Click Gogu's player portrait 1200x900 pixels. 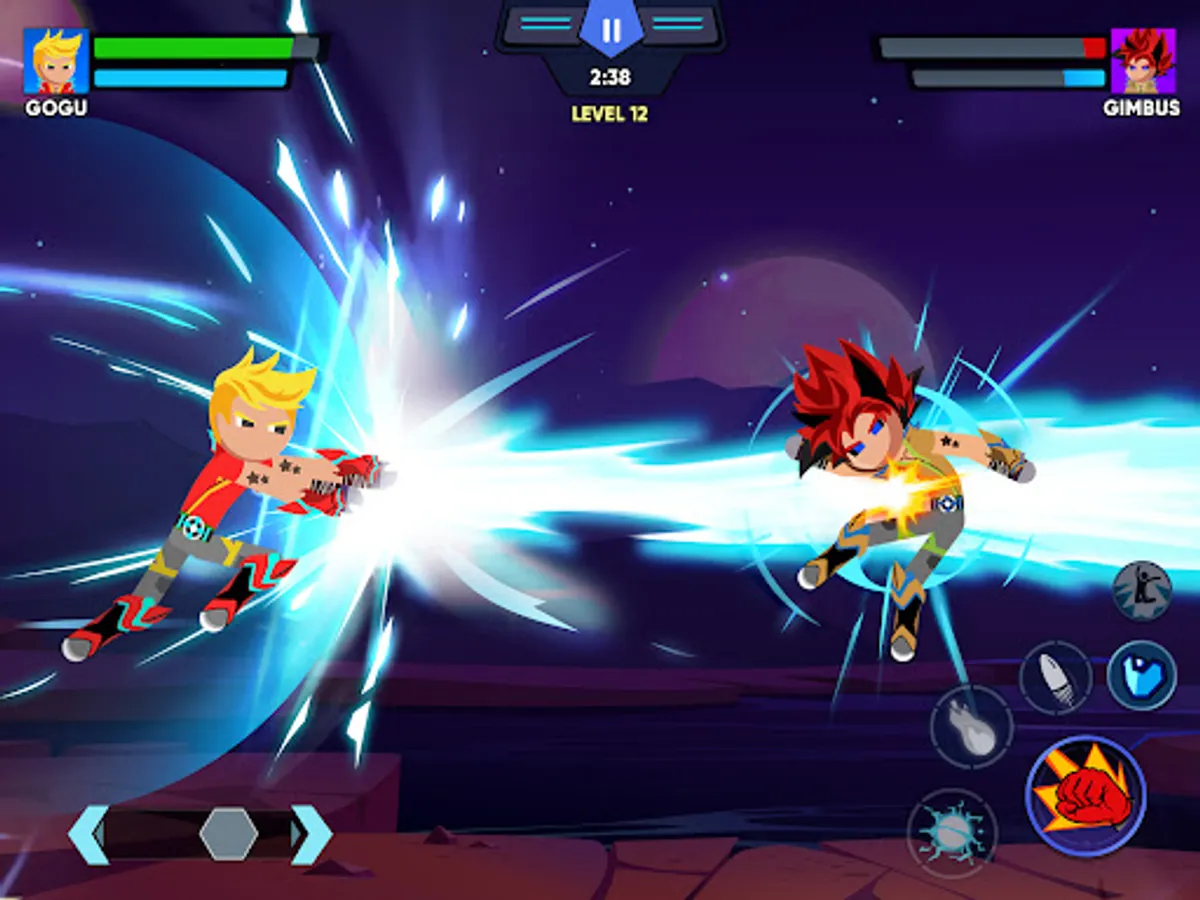[56, 61]
